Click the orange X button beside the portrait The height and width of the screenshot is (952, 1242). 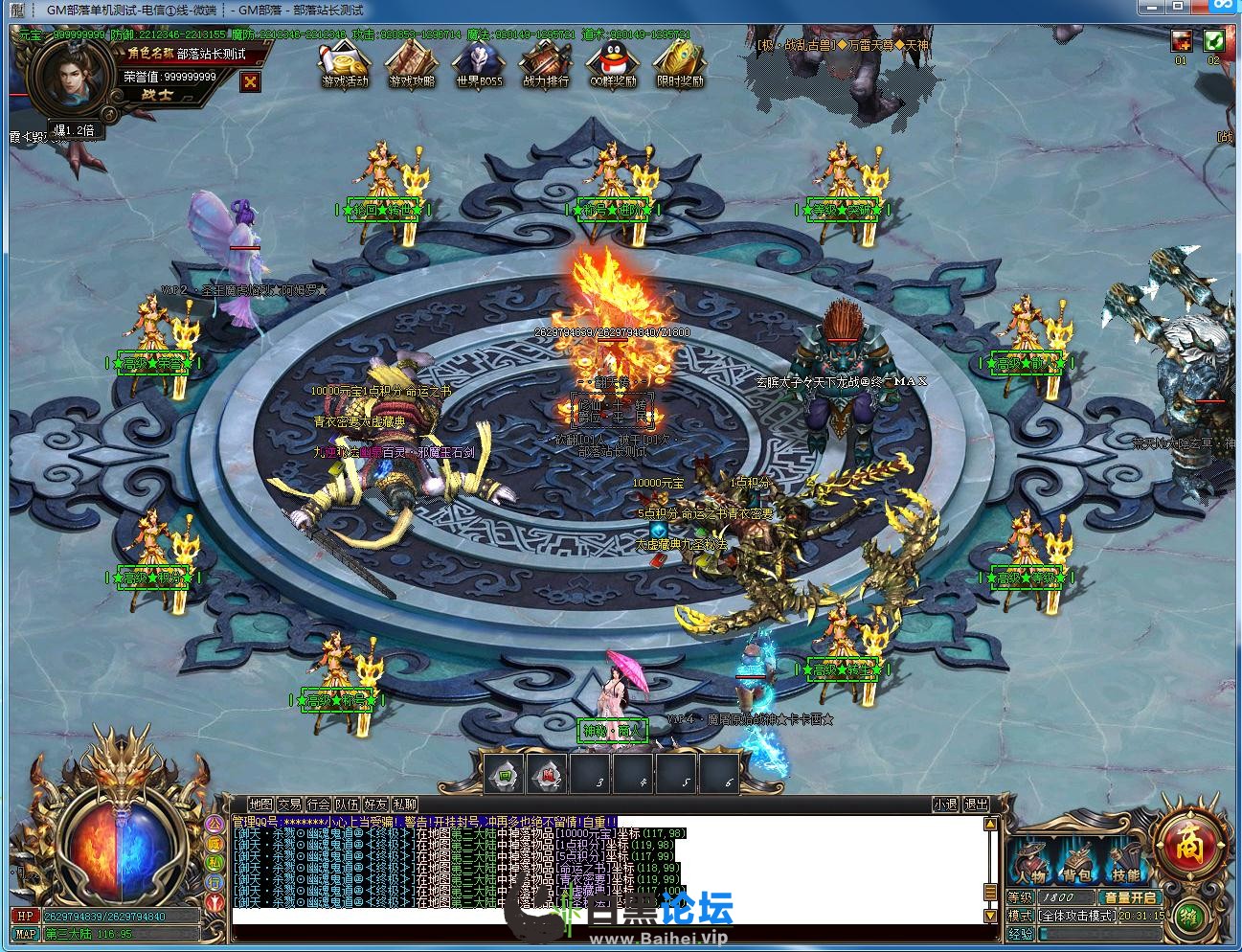point(251,81)
